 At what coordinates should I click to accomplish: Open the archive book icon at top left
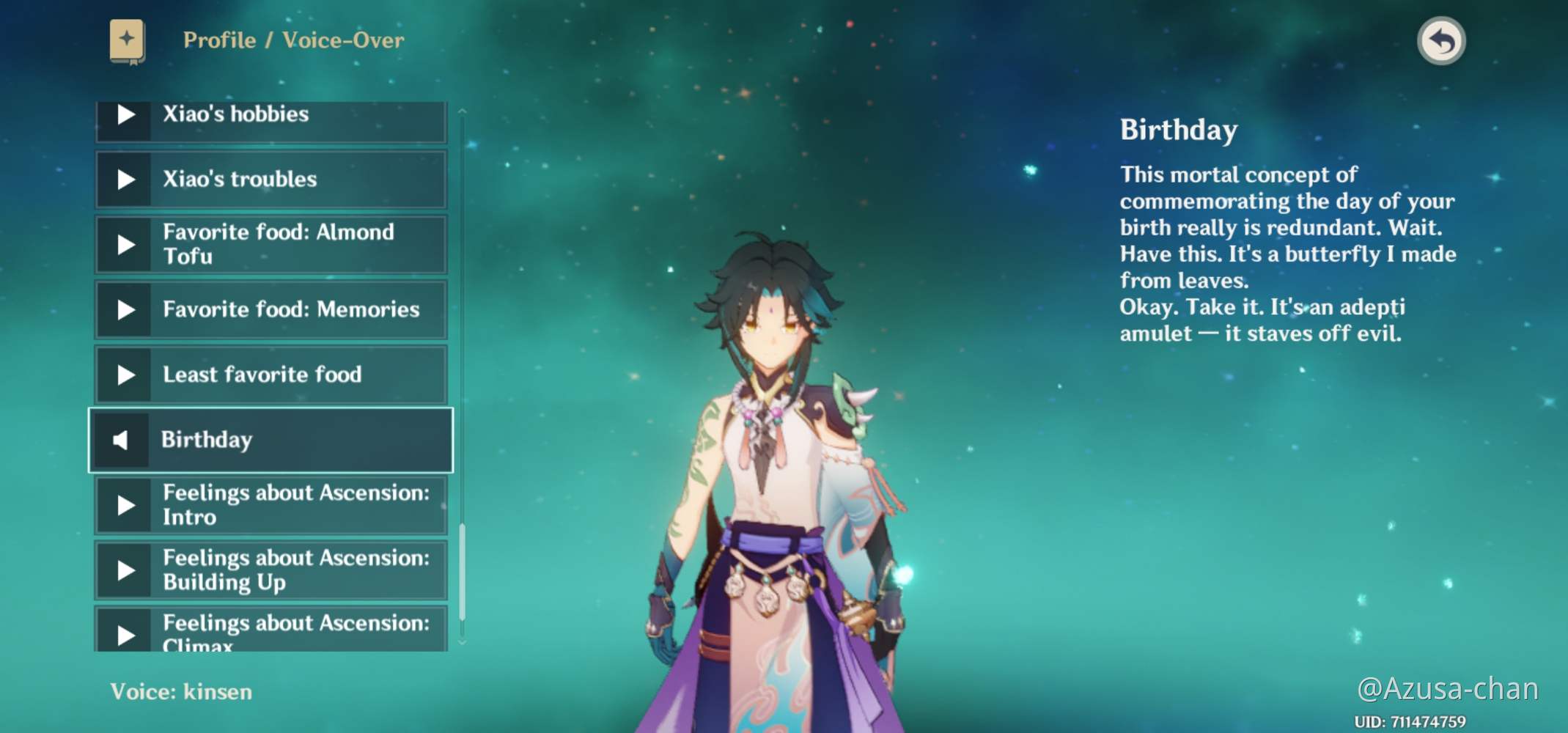click(x=126, y=40)
